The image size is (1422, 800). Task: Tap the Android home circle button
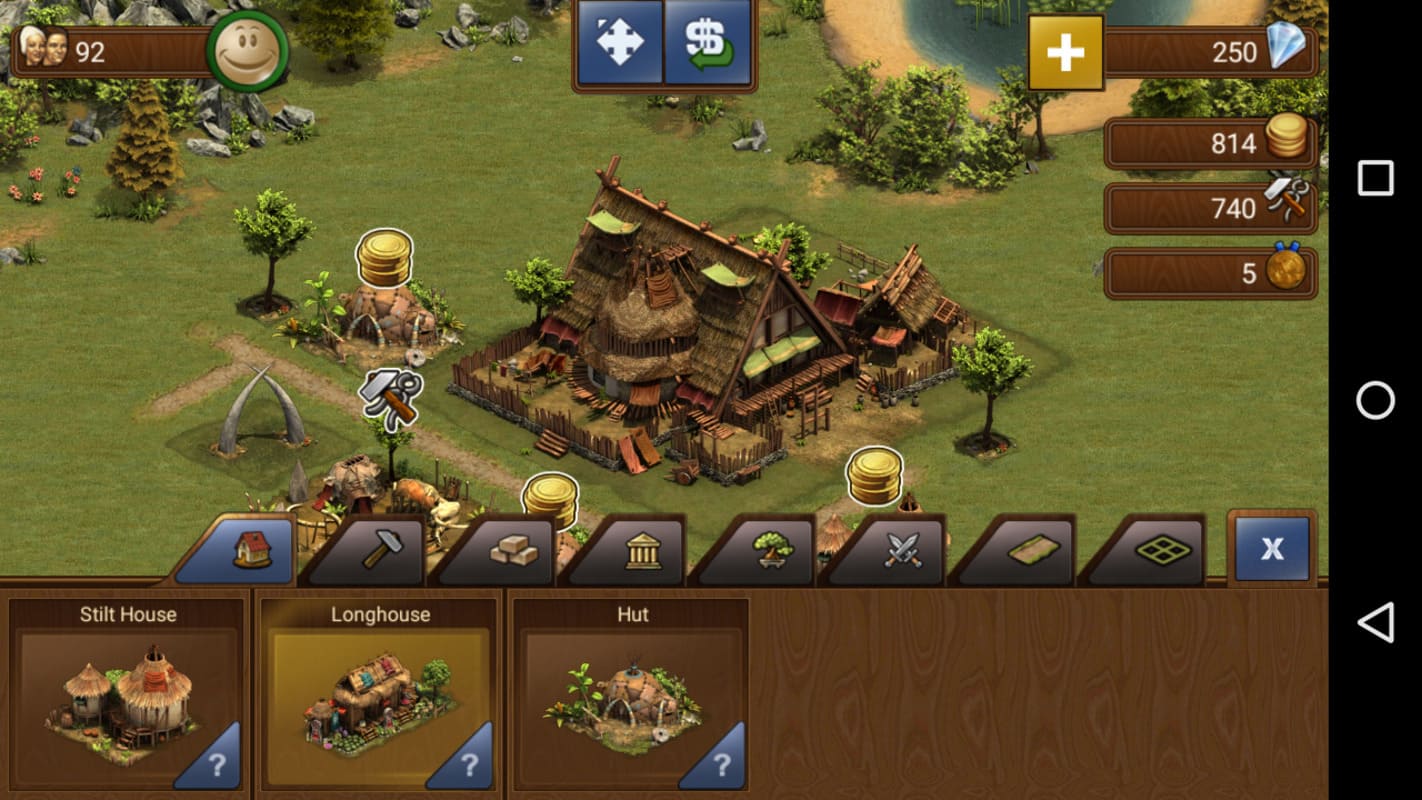tap(1375, 400)
